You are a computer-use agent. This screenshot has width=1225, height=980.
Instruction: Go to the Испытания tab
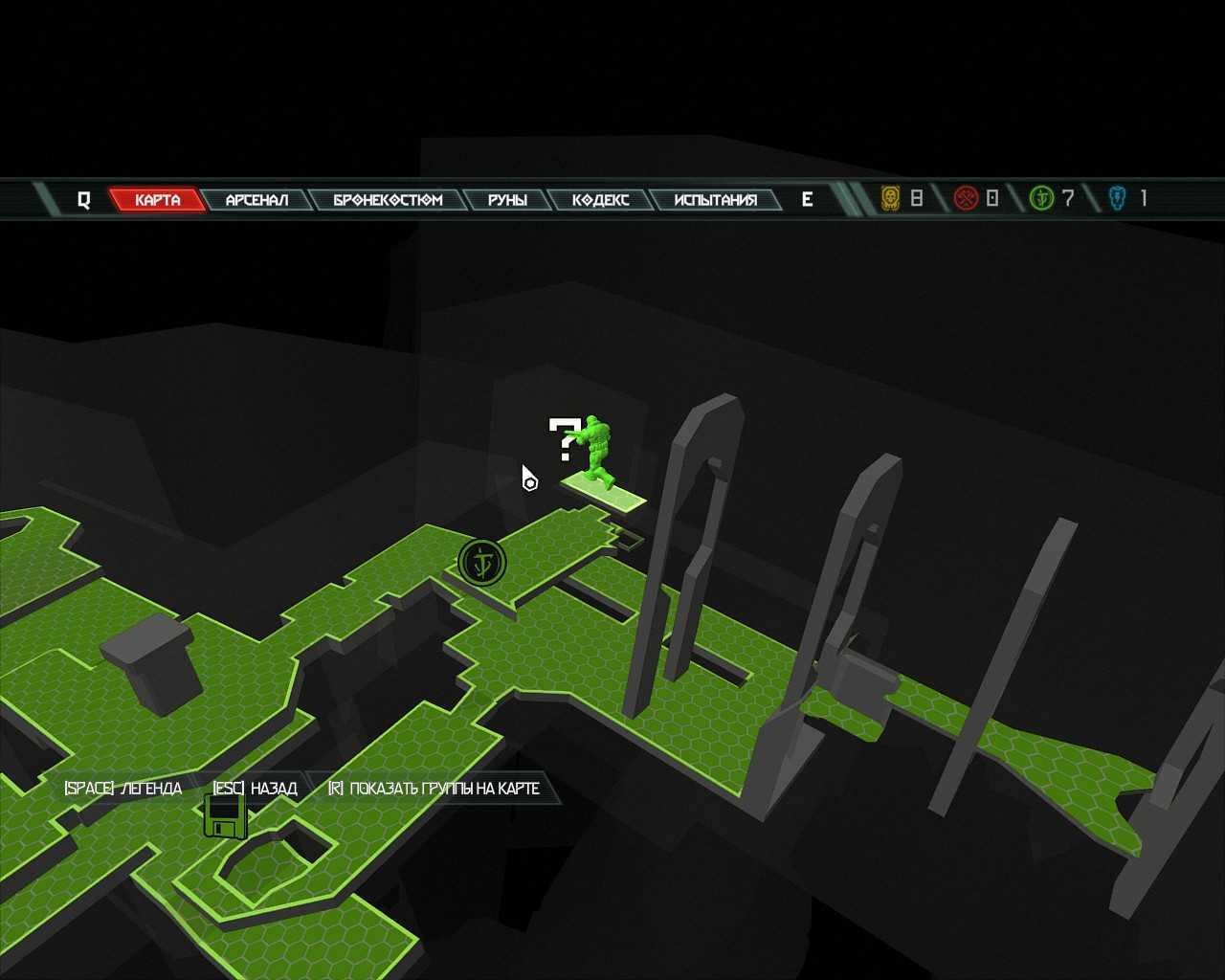(715, 200)
